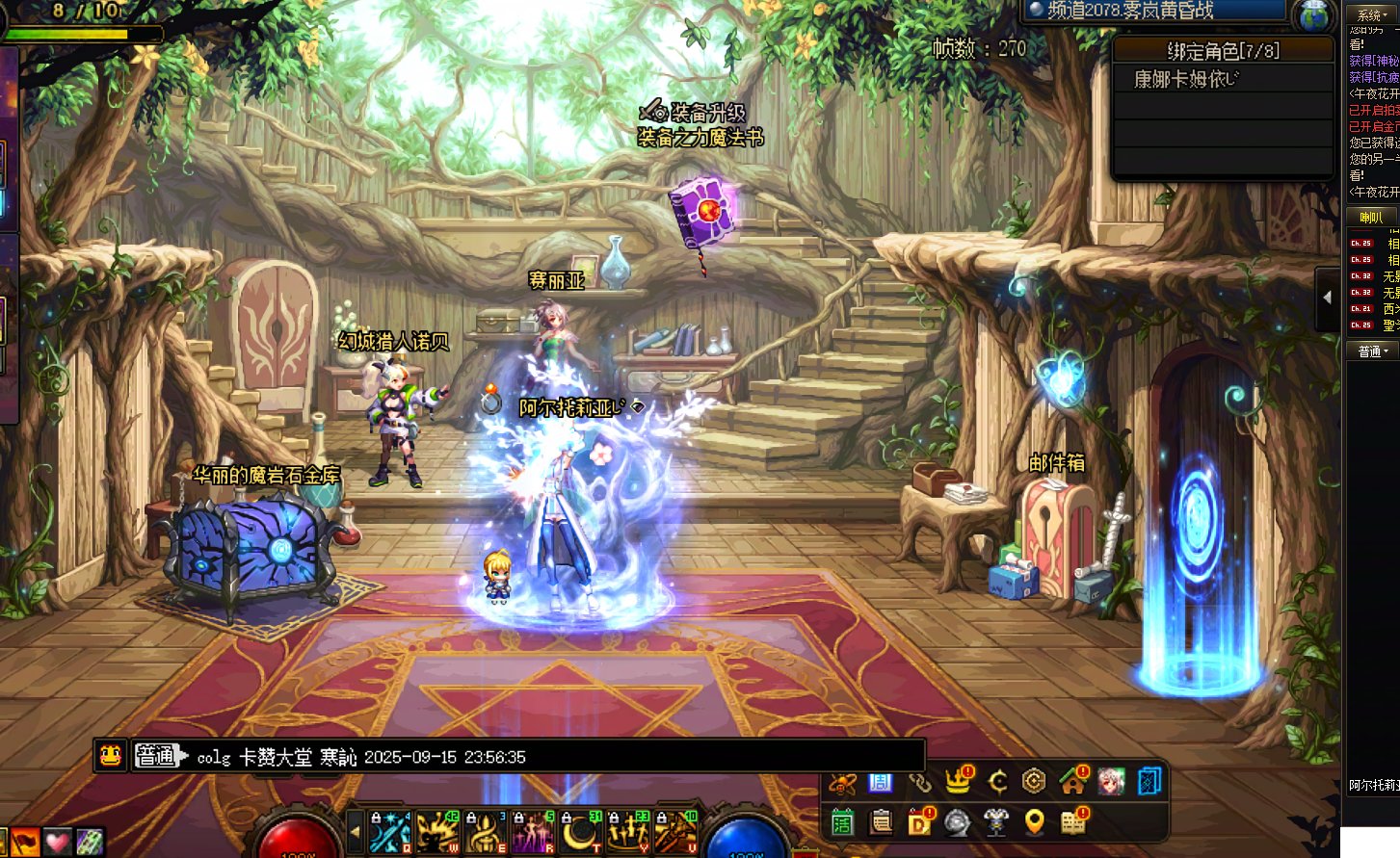Use the blue sword skill on Q
This screenshot has width=1400, height=858.
(390, 832)
